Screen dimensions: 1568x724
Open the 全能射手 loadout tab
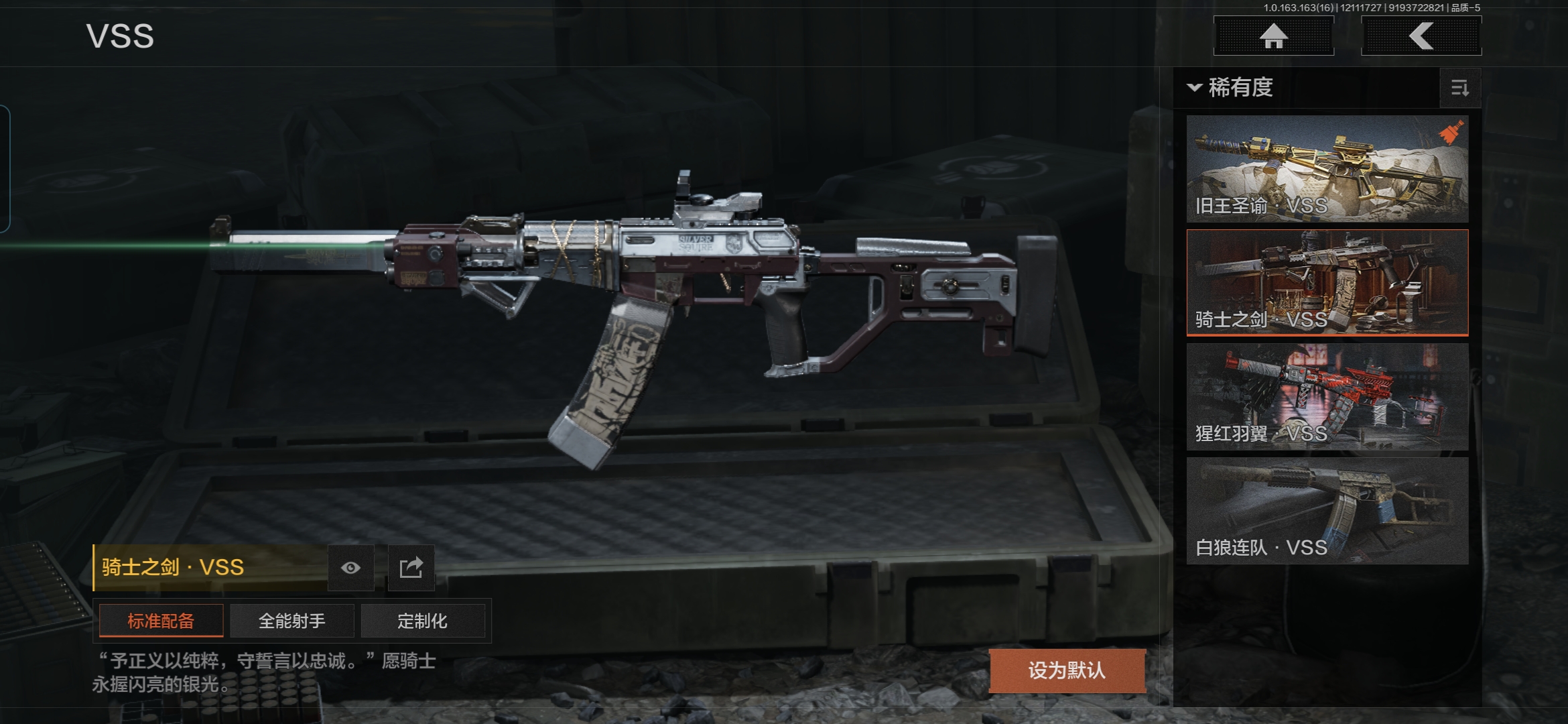pos(291,621)
